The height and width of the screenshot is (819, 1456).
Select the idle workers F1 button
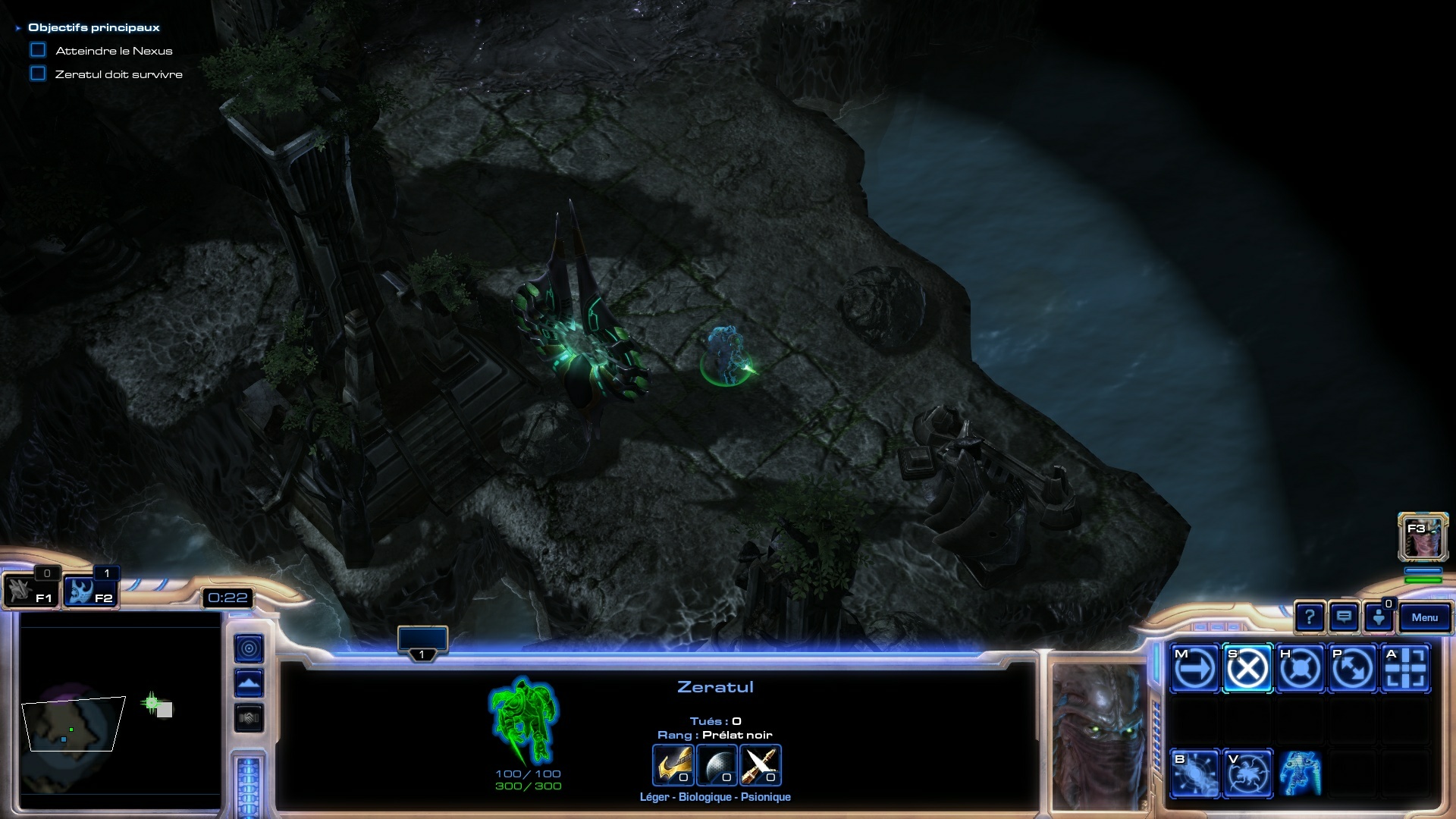click(30, 591)
